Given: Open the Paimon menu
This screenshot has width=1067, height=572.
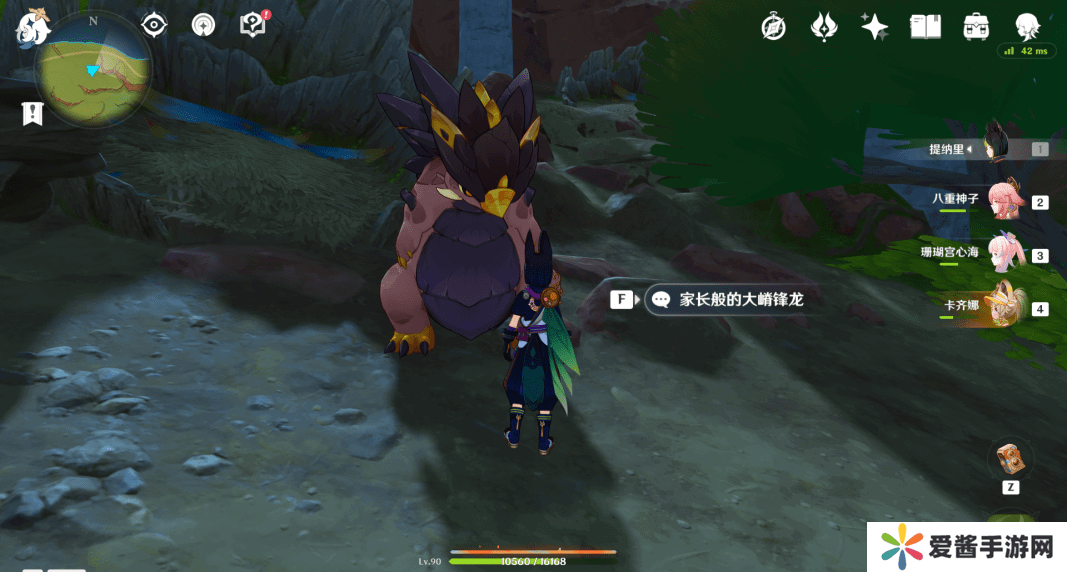Looking at the screenshot, I should [33, 27].
